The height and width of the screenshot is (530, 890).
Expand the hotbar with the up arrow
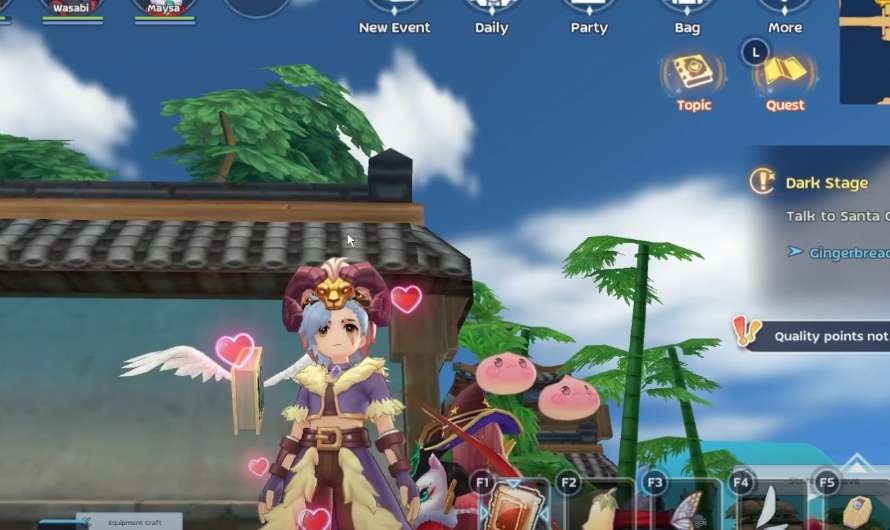coord(856,461)
